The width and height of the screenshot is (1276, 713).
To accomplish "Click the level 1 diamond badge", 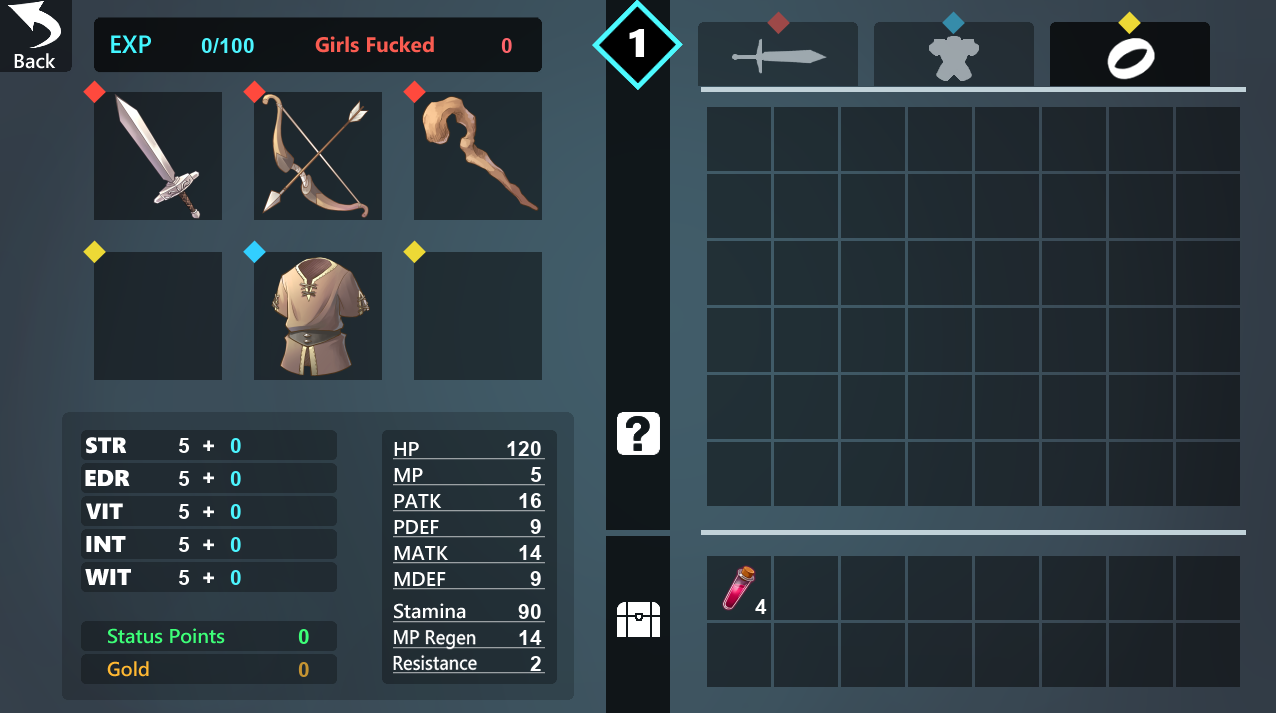I will (x=638, y=44).
